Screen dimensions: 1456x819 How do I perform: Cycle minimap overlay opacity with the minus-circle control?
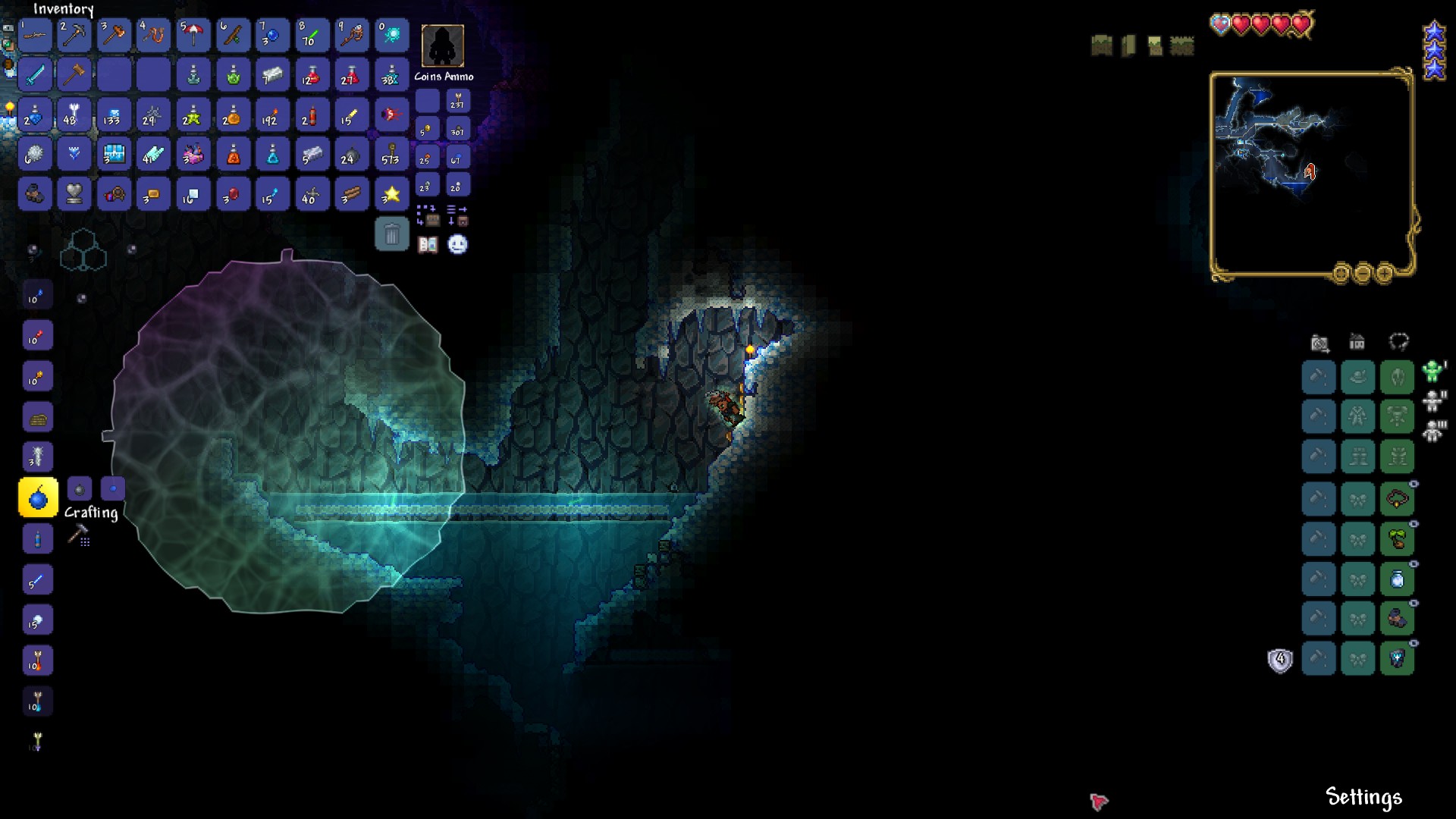pos(1363,275)
